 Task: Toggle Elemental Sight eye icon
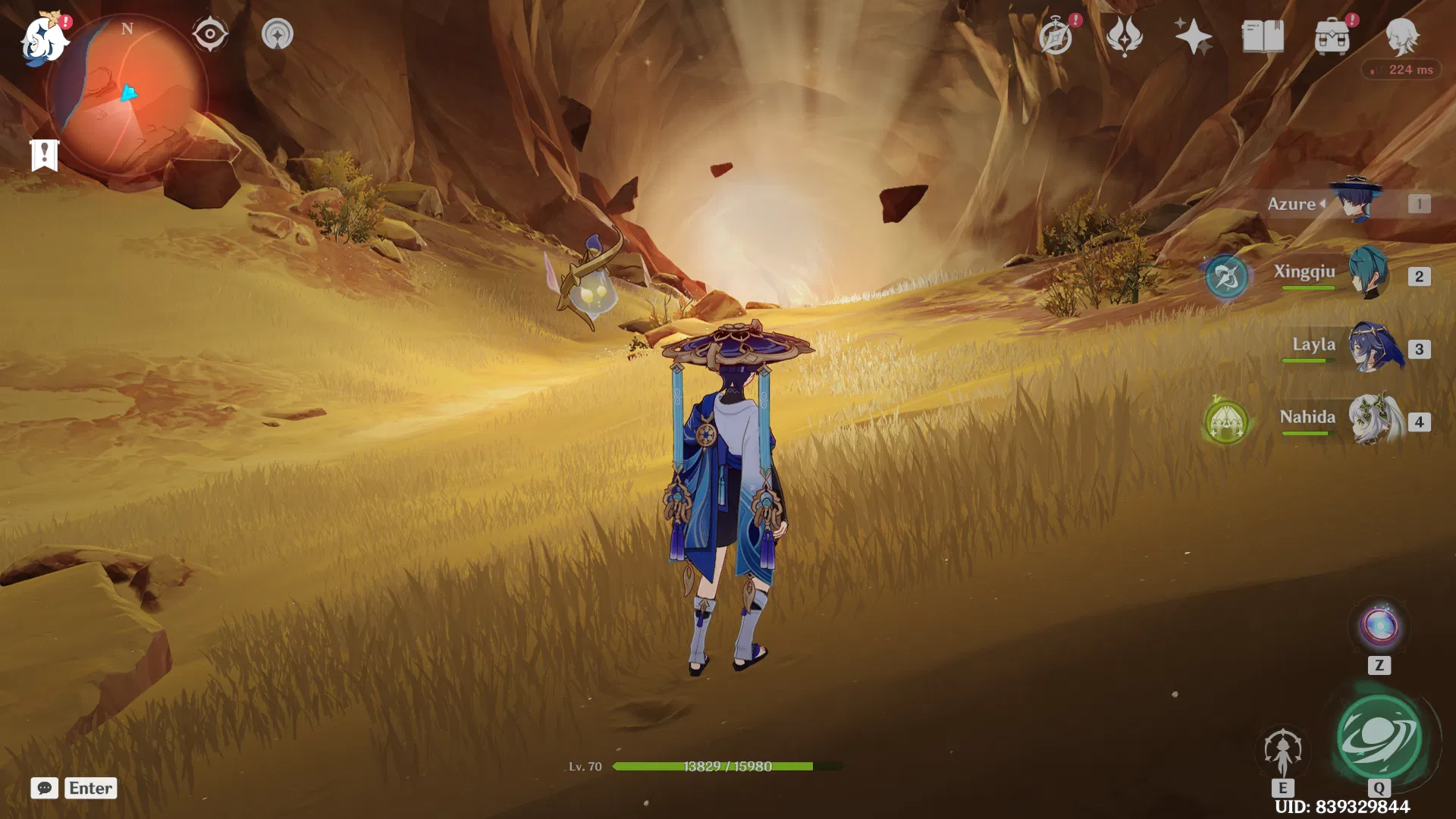[x=209, y=33]
